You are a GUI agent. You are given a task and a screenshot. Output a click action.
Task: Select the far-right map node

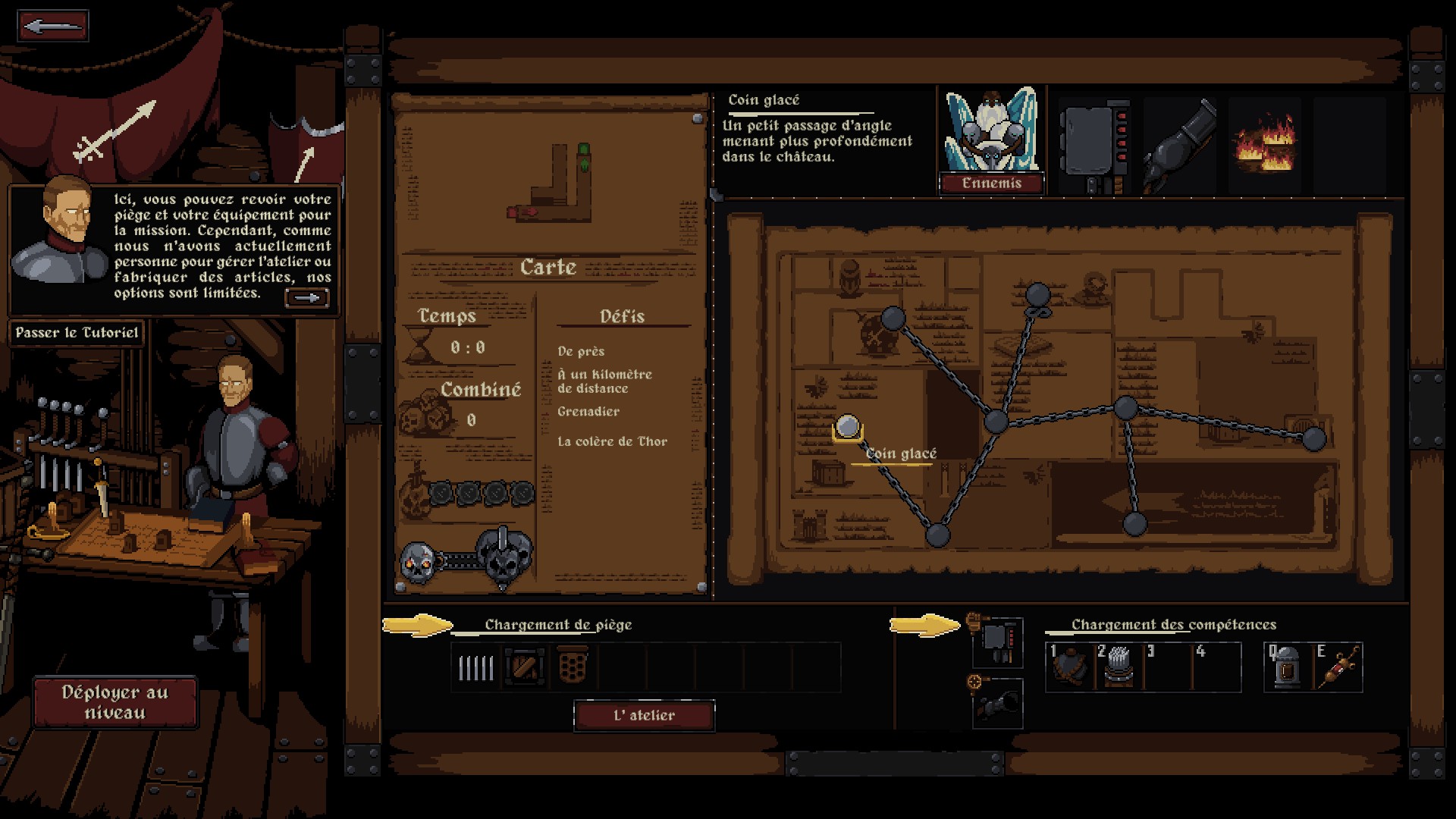click(1313, 438)
